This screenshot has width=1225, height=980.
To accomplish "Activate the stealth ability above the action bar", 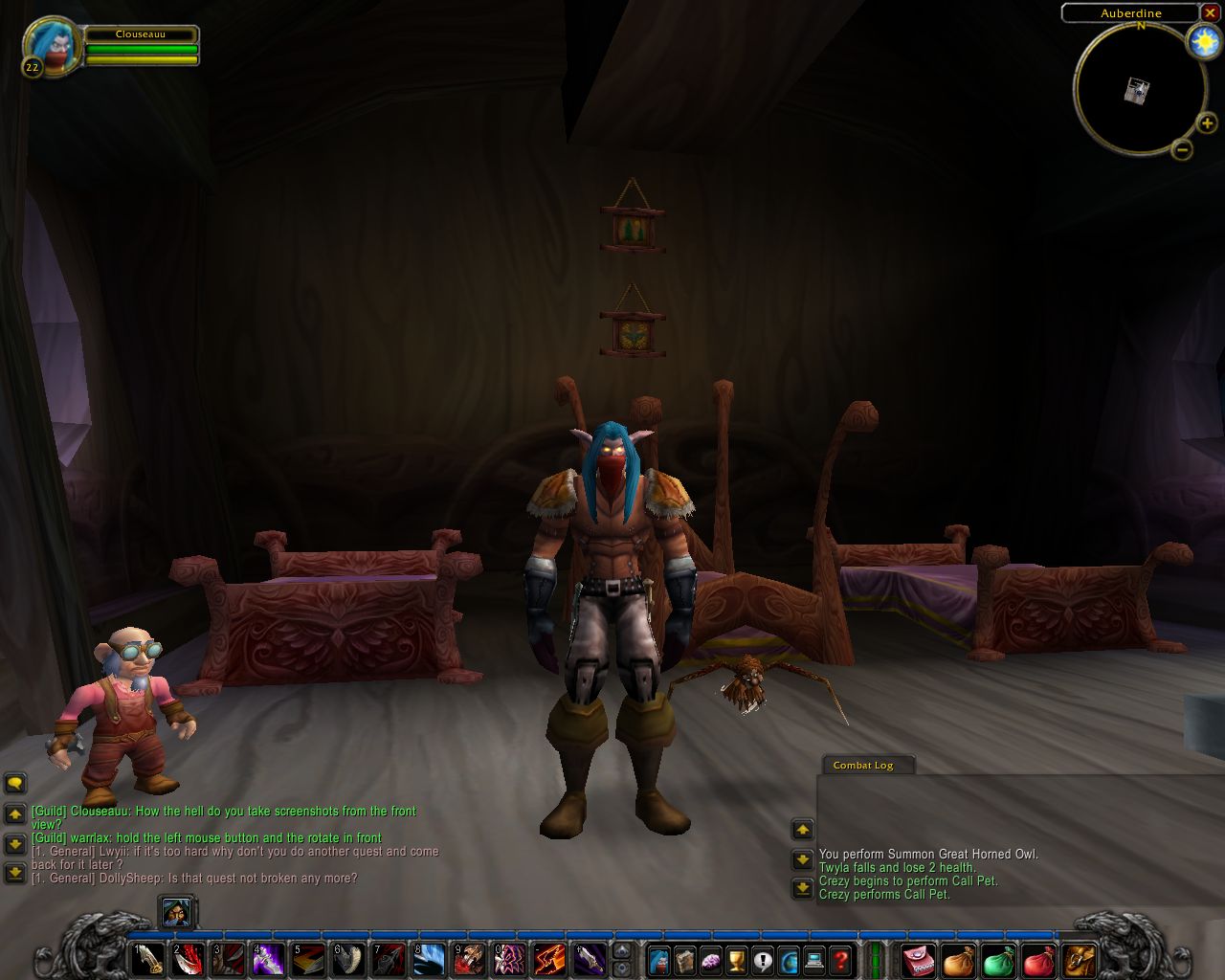I will [x=177, y=913].
